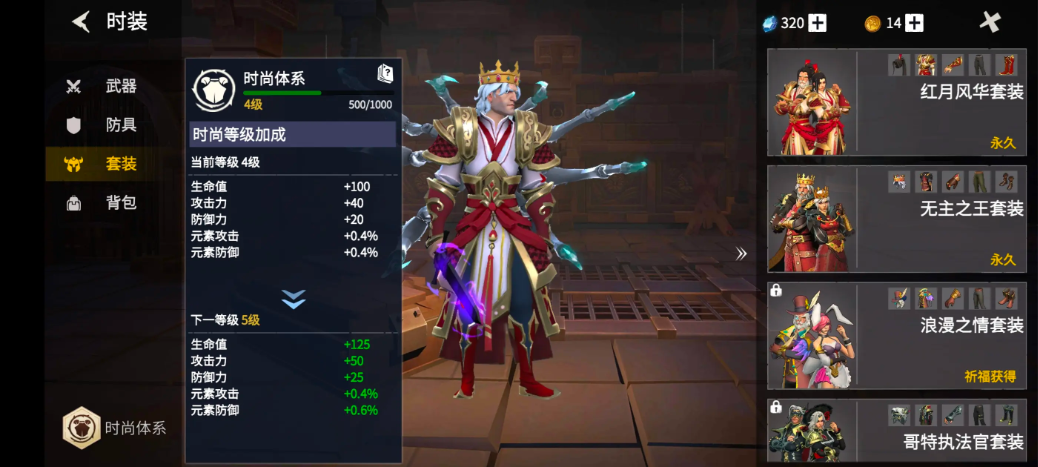Expand next level with the blue double chevron

click(293, 299)
